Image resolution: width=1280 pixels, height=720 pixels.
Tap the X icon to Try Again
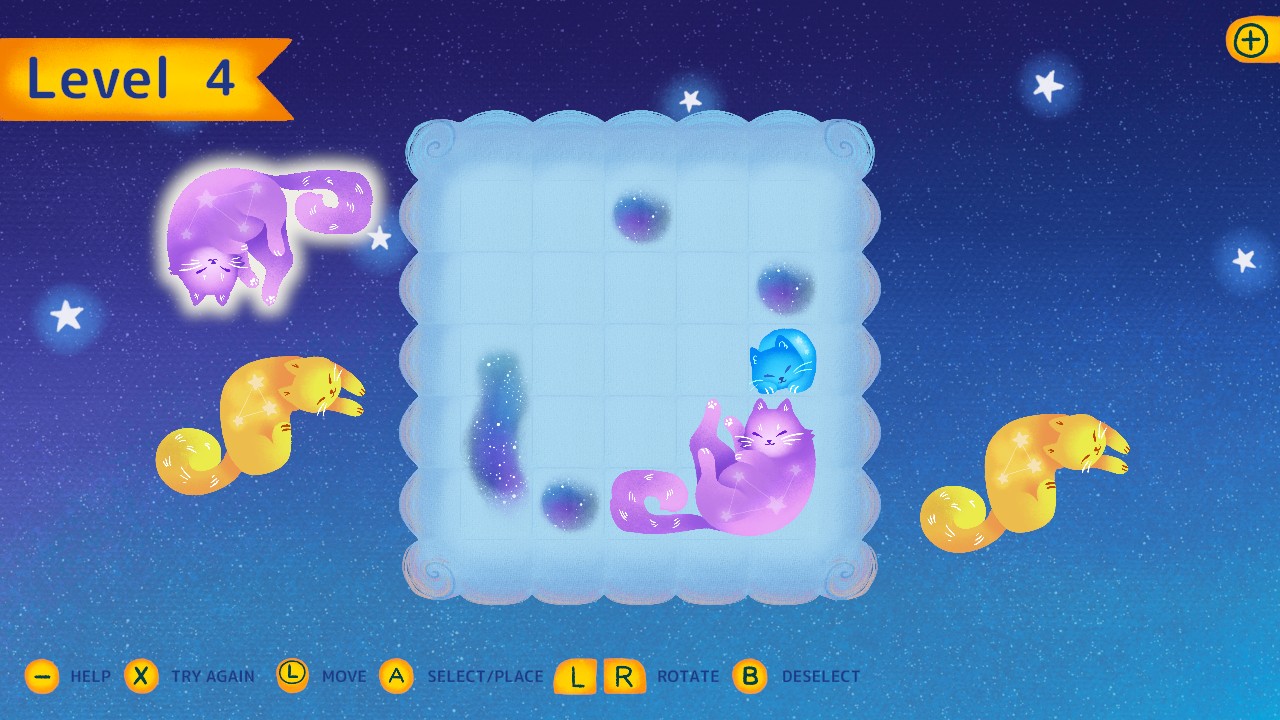click(x=141, y=676)
